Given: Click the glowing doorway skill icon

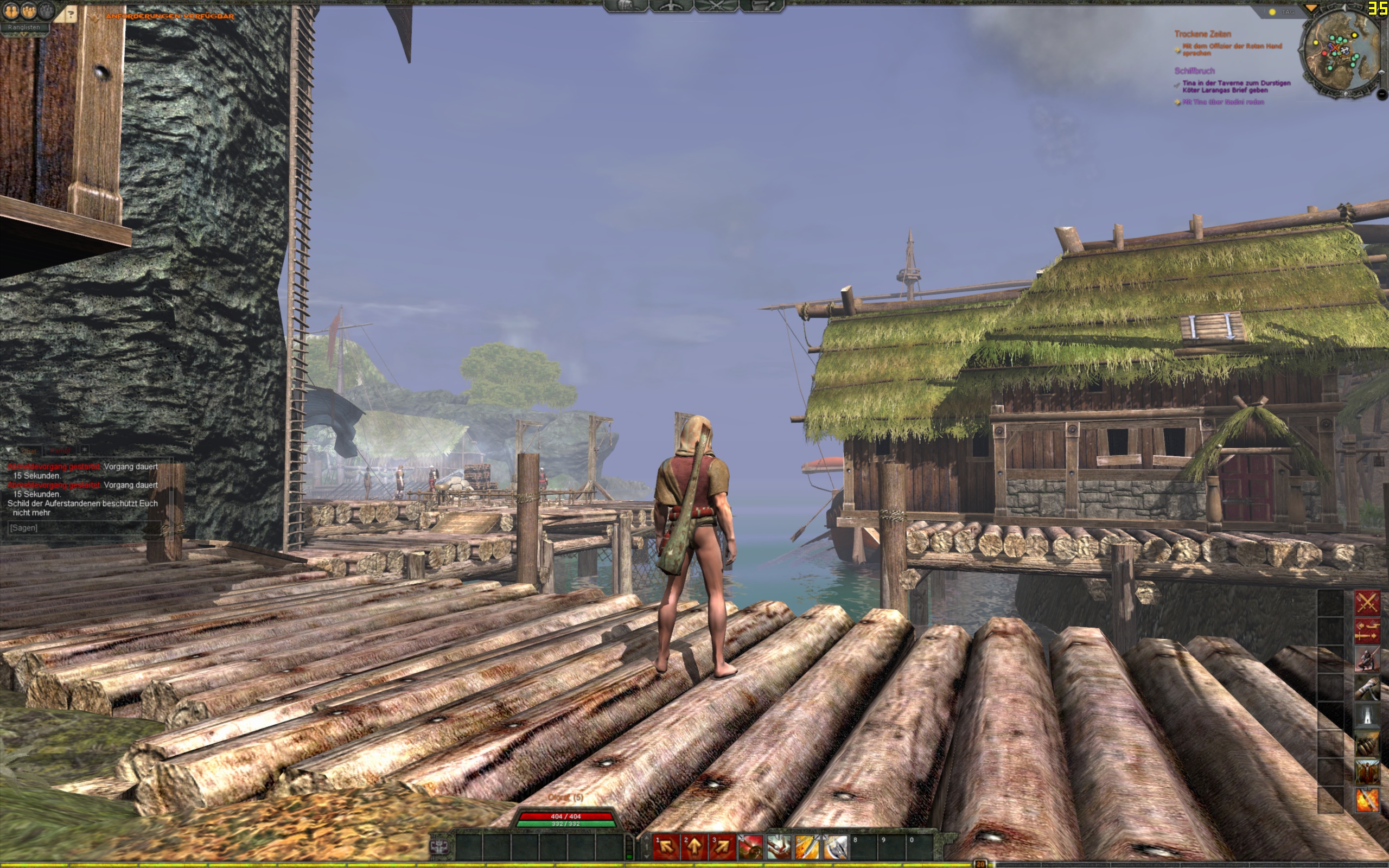Looking at the screenshot, I should [x=1367, y=716].
